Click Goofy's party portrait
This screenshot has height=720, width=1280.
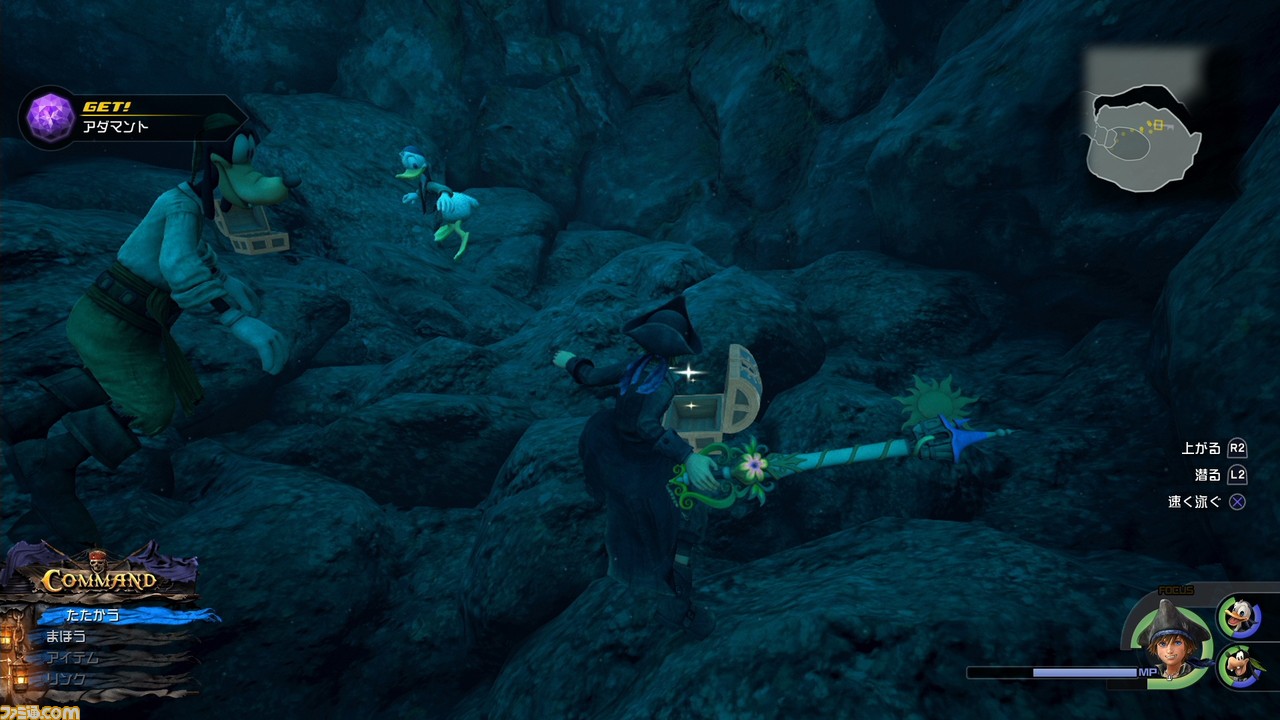click(x=1238, y=666)
